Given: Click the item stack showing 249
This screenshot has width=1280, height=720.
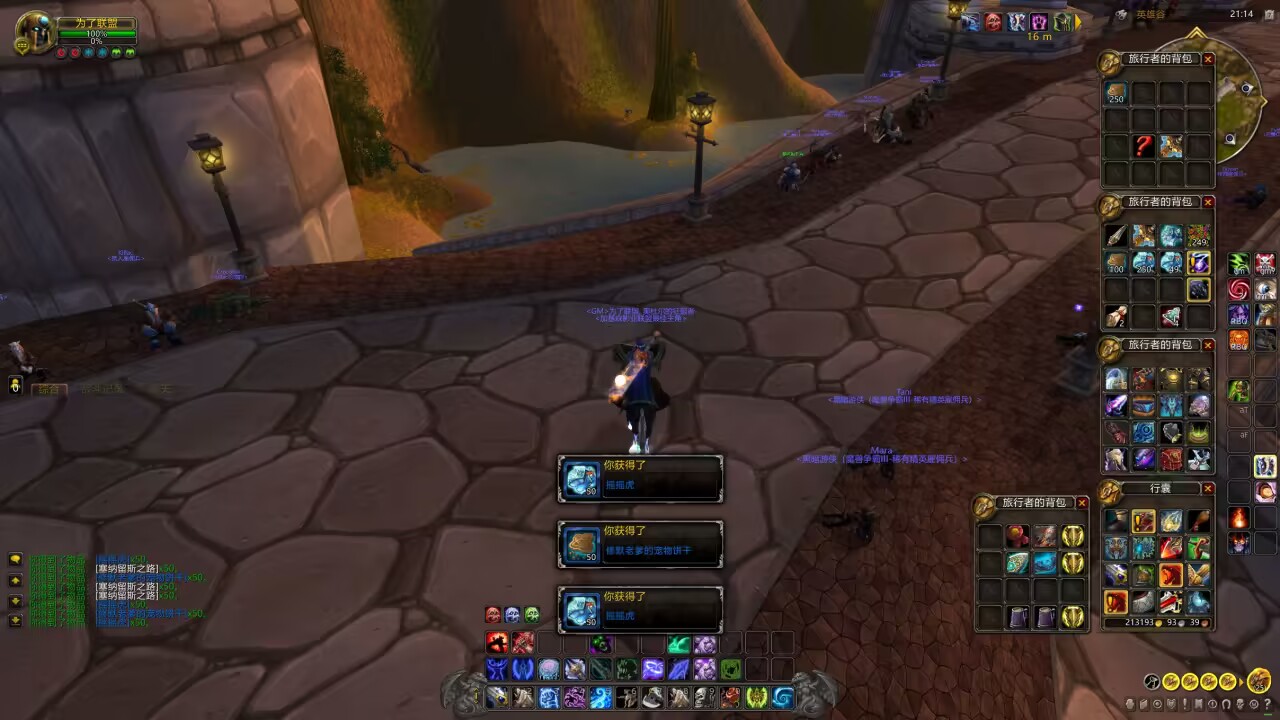Looking at the screenshot, I should click(x=1198, y=236).
